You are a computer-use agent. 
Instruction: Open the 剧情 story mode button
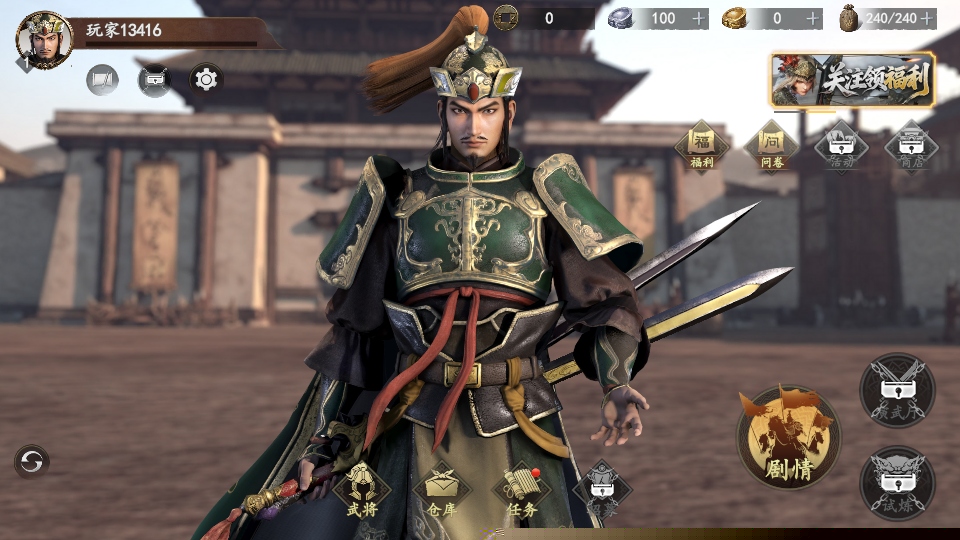pos(788,437)
